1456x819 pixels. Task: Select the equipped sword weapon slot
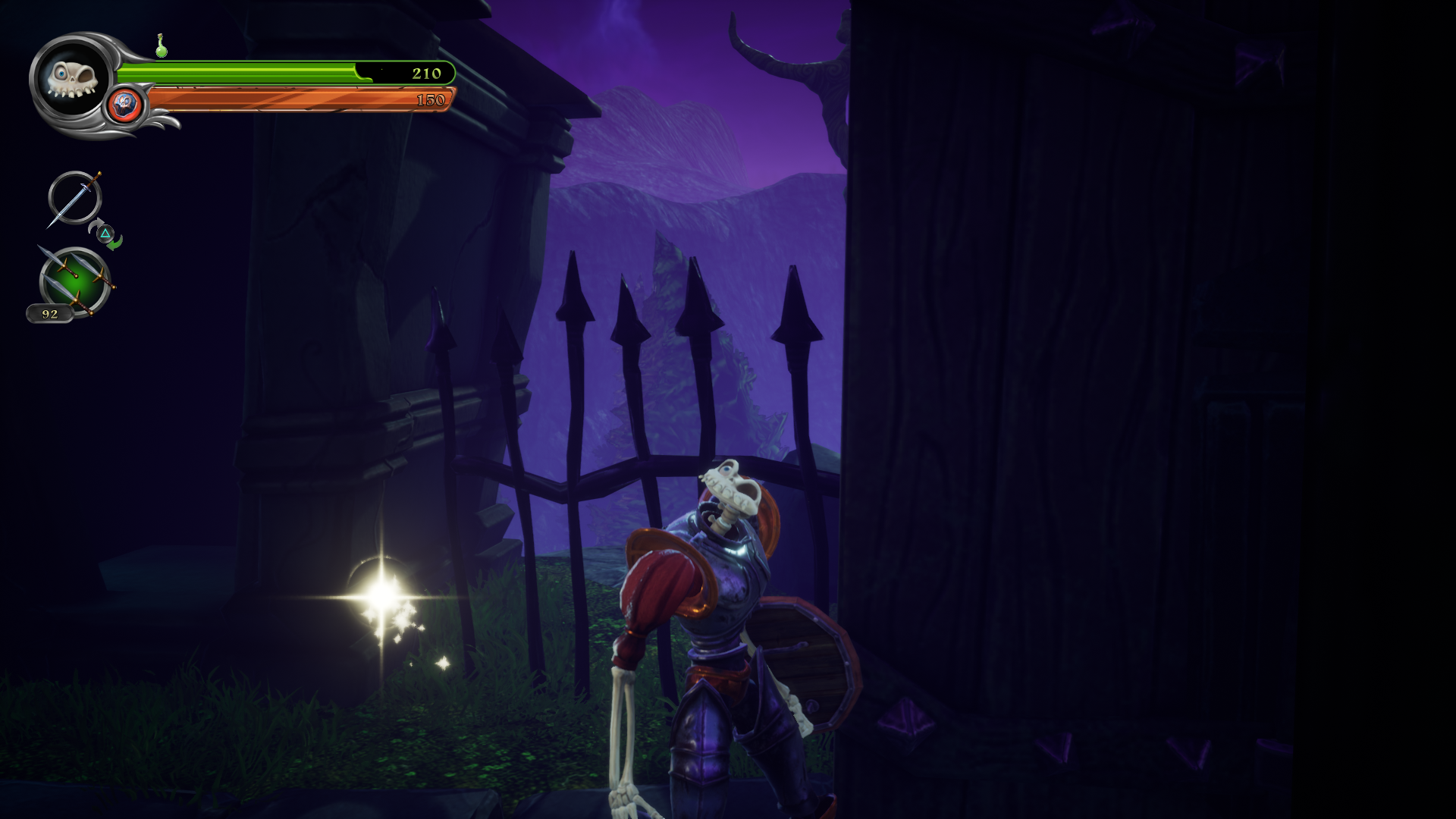click(74, 199)
